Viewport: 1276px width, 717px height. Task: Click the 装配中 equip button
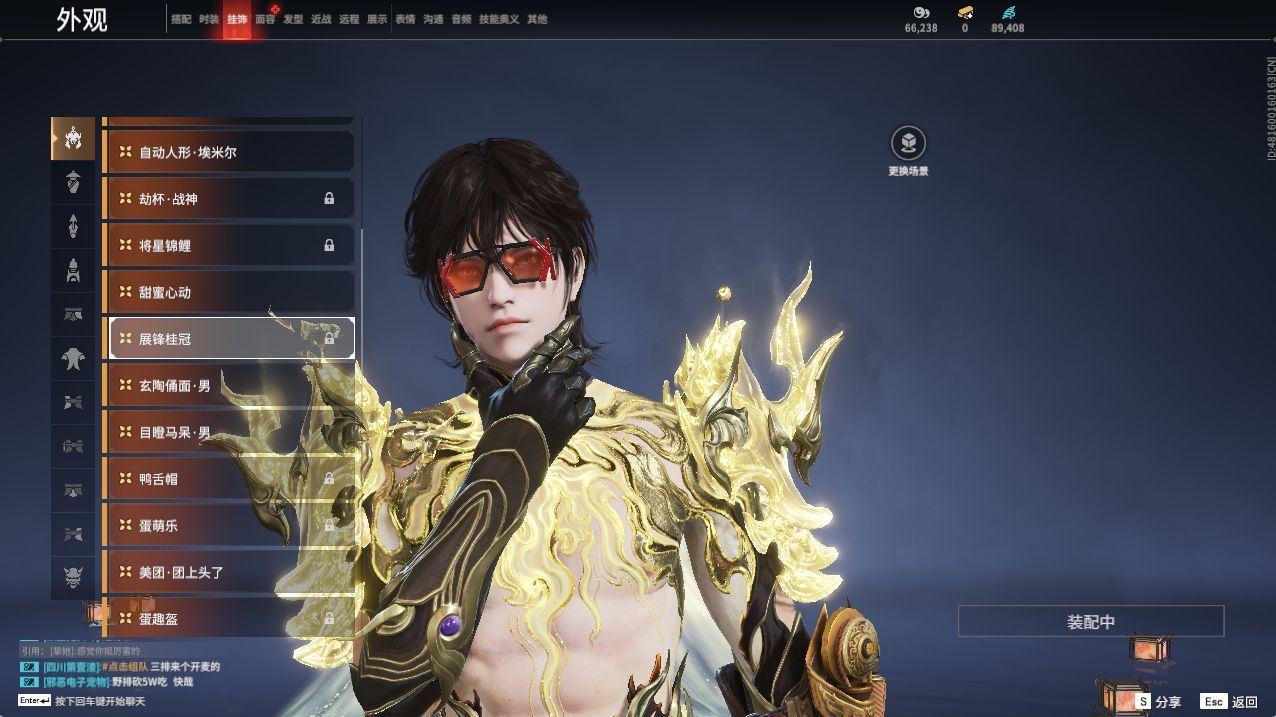[x=1090, y=621]
